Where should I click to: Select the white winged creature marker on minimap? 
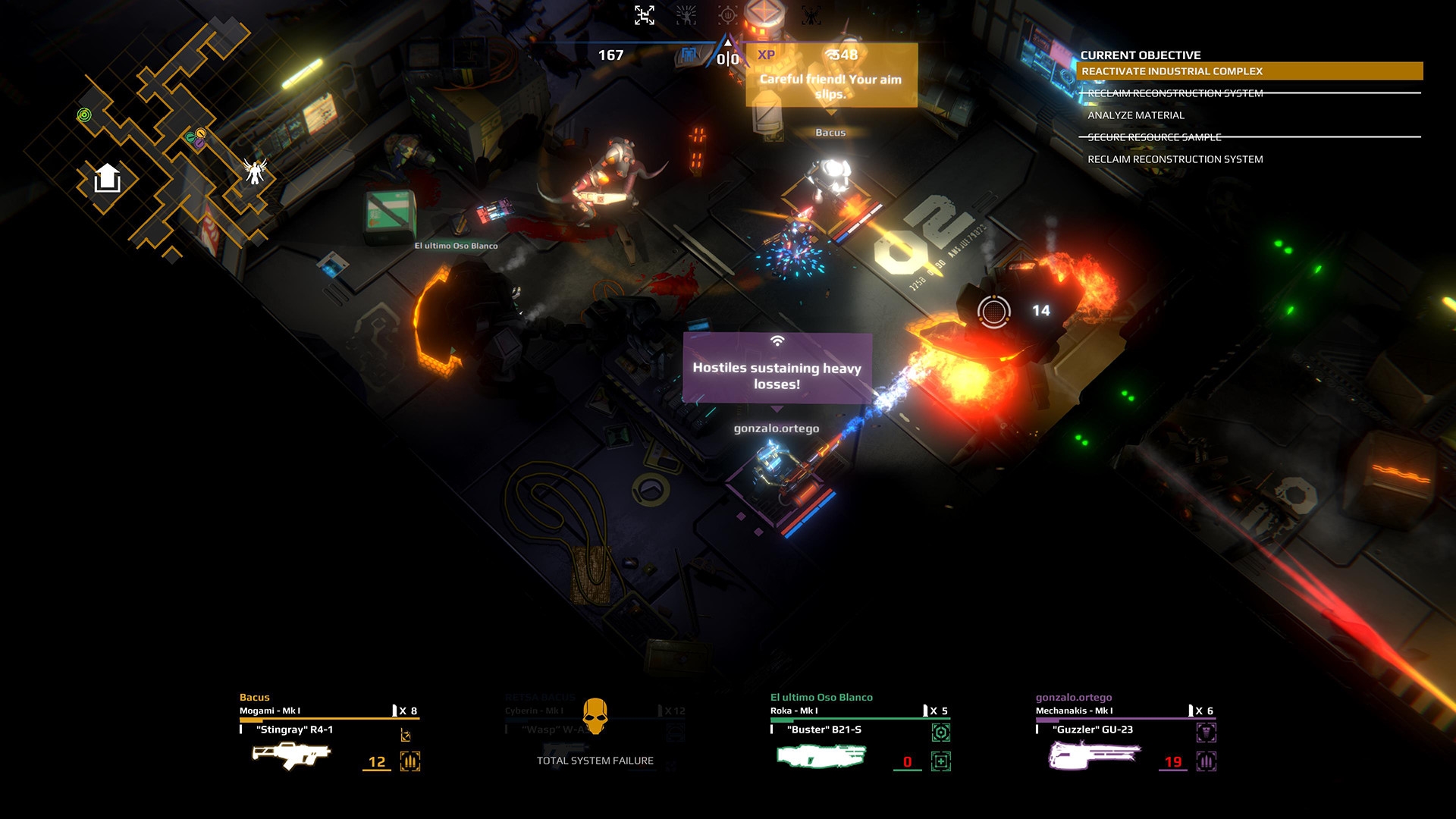tap(255, 171)
